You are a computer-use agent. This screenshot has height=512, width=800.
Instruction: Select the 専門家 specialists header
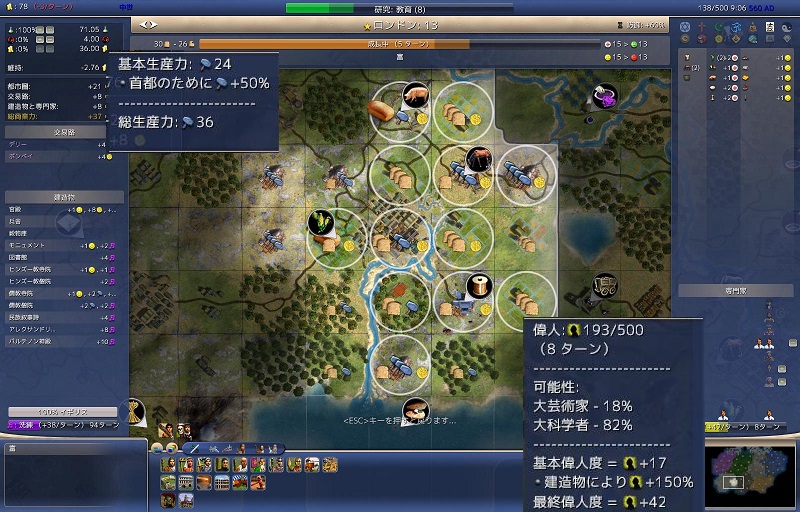click(738, 291)
